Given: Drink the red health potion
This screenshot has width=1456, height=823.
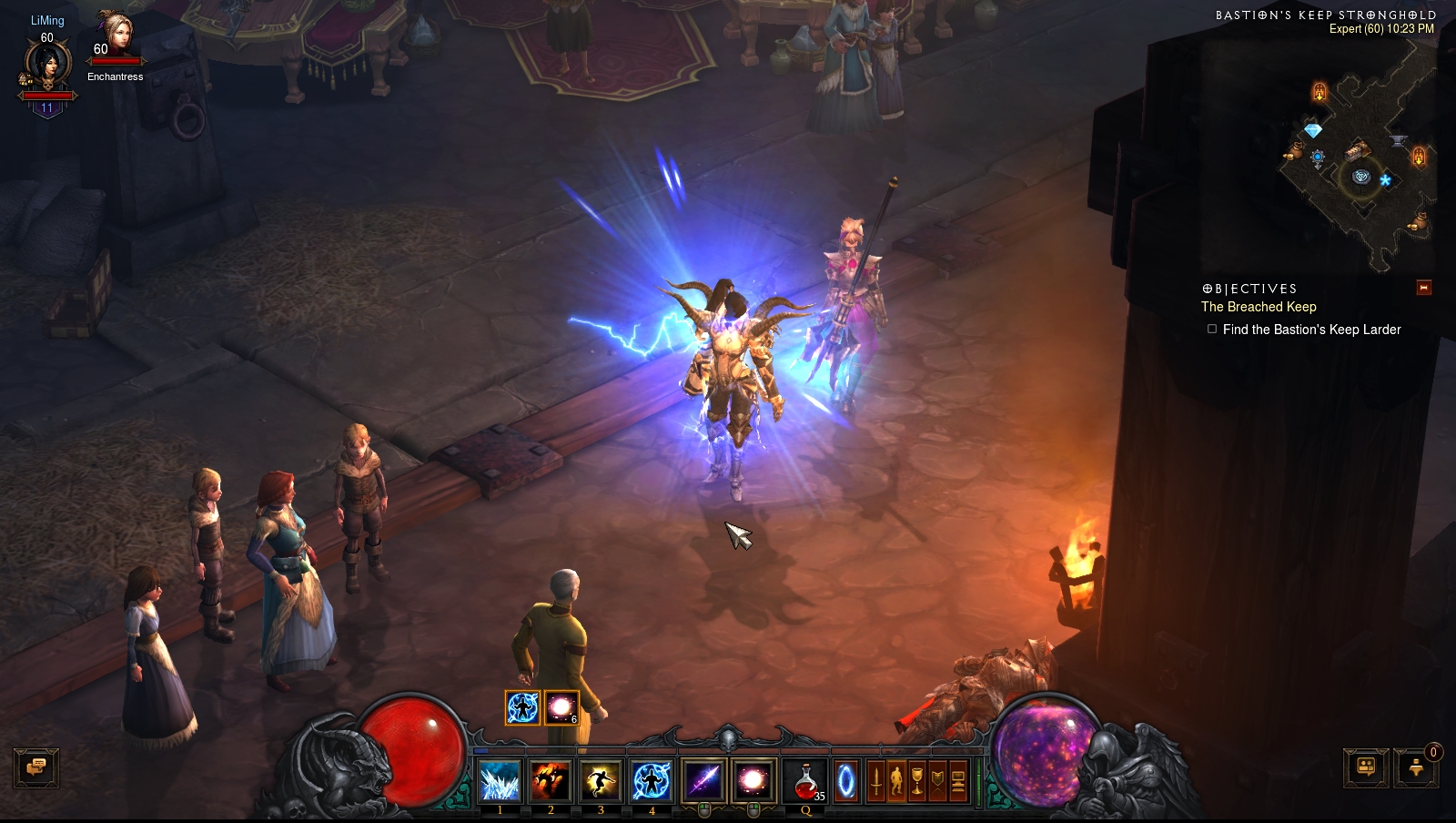Looking at the screenshot, I should point(805,781).
